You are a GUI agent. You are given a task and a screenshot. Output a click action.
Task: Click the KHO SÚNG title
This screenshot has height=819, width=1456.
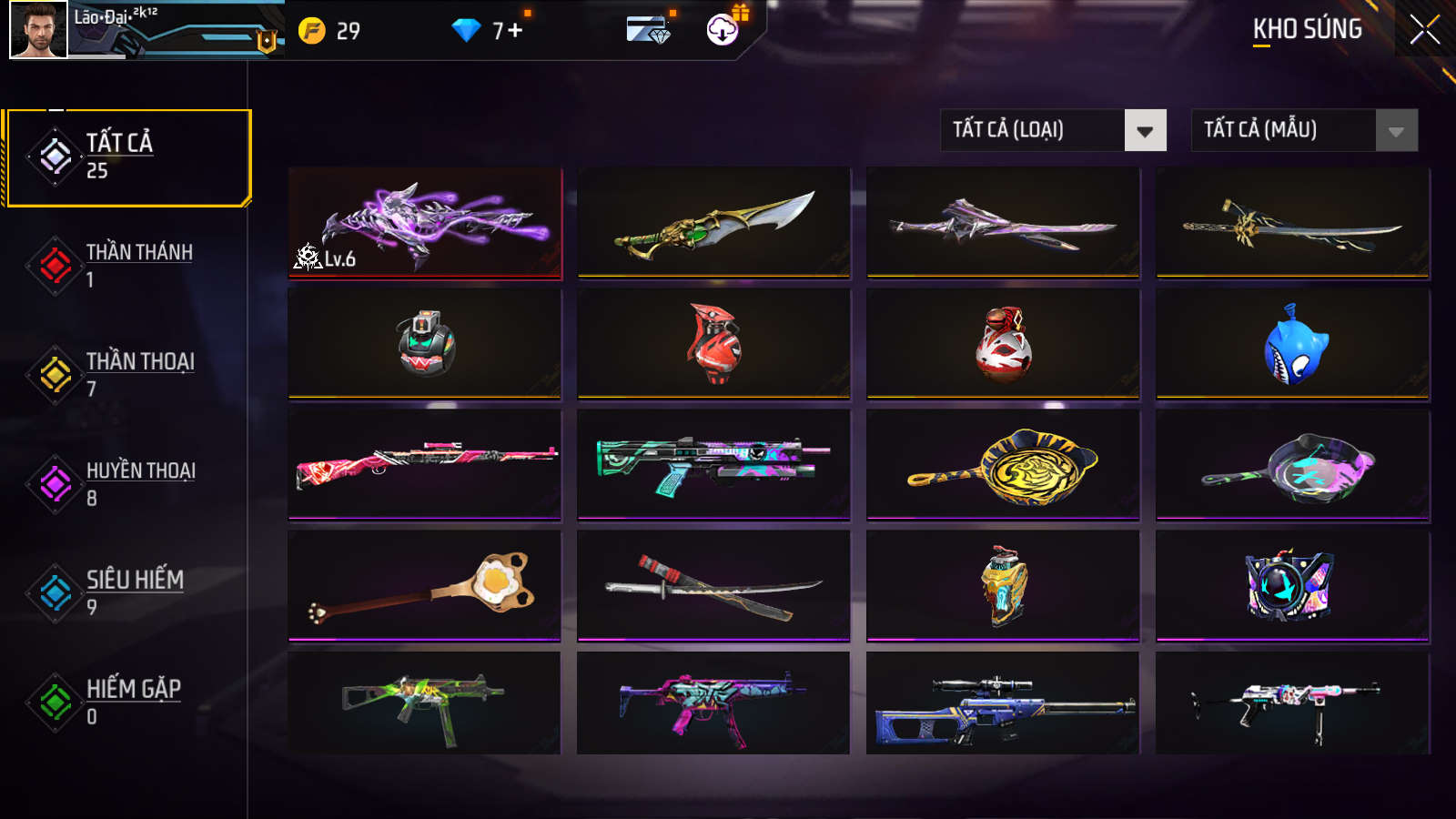(x=1307, y=30)
